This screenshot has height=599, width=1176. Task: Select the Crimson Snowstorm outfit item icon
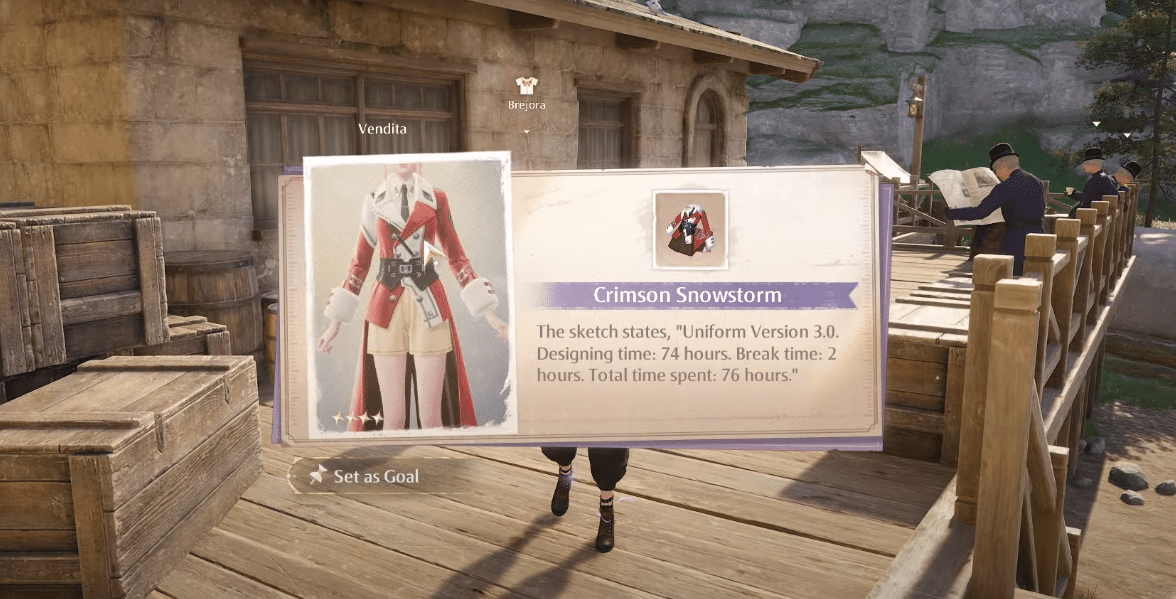tap(690, 230)
